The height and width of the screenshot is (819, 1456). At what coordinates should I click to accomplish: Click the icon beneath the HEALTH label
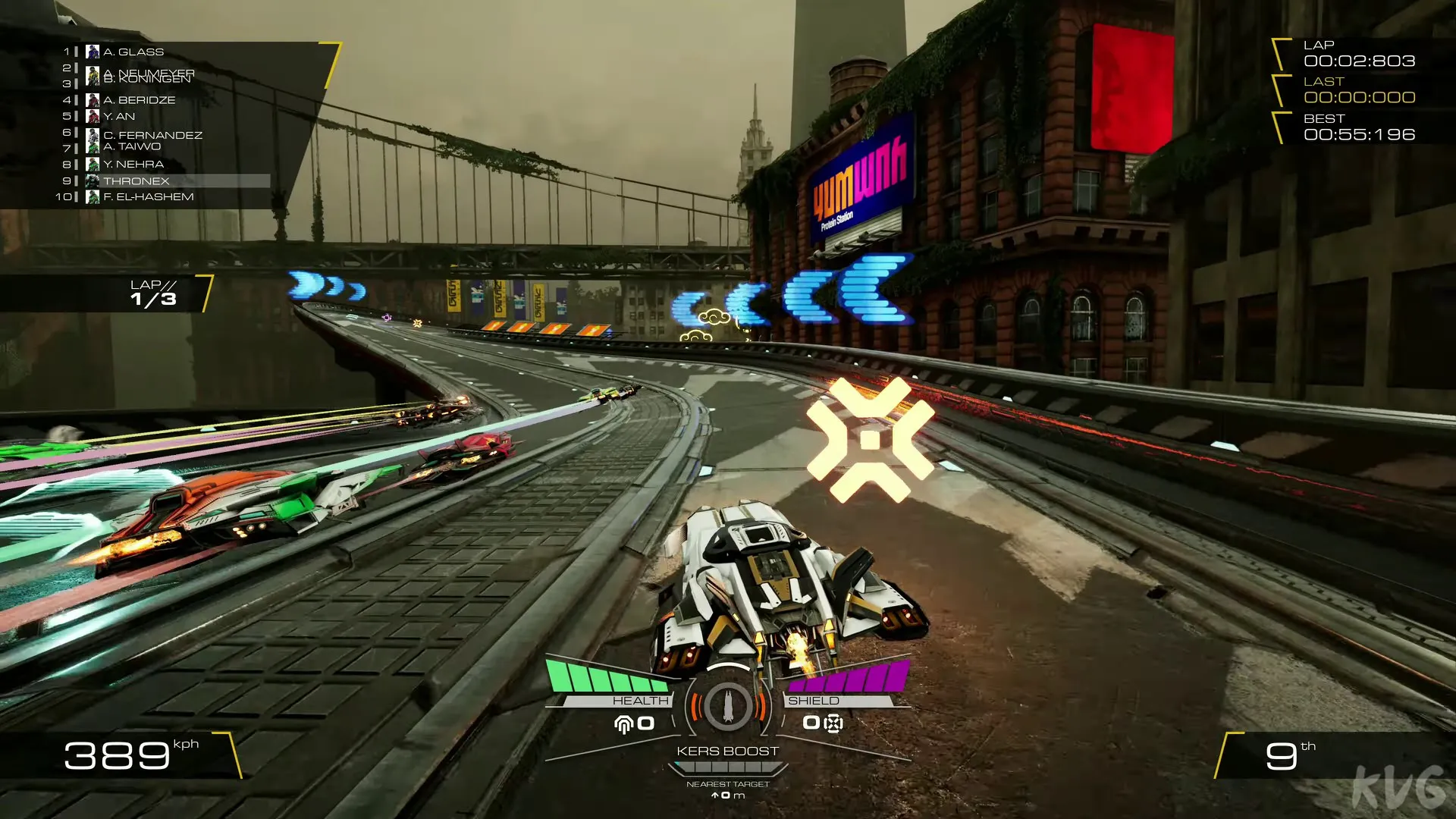[x=624, y=724]
